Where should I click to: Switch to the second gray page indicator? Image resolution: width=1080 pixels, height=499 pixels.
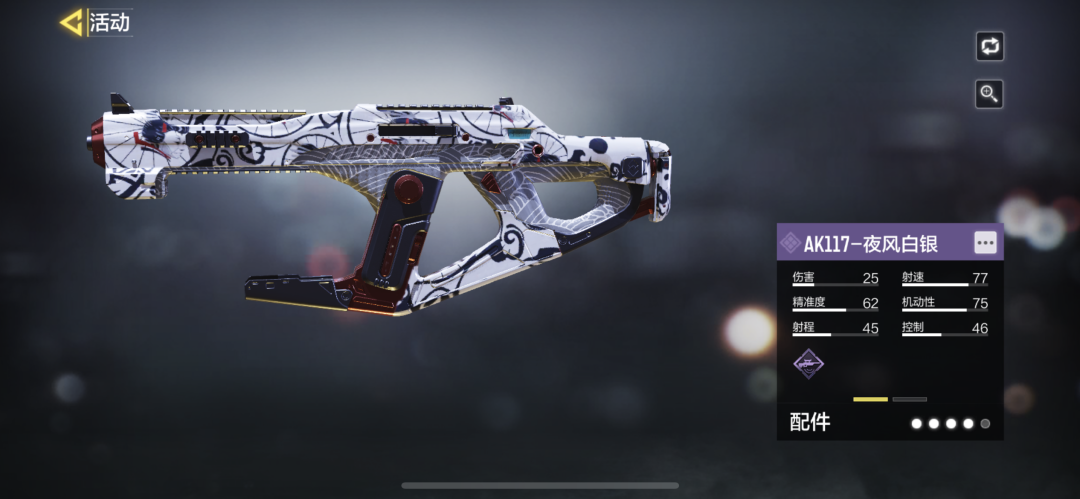point(909,399)
